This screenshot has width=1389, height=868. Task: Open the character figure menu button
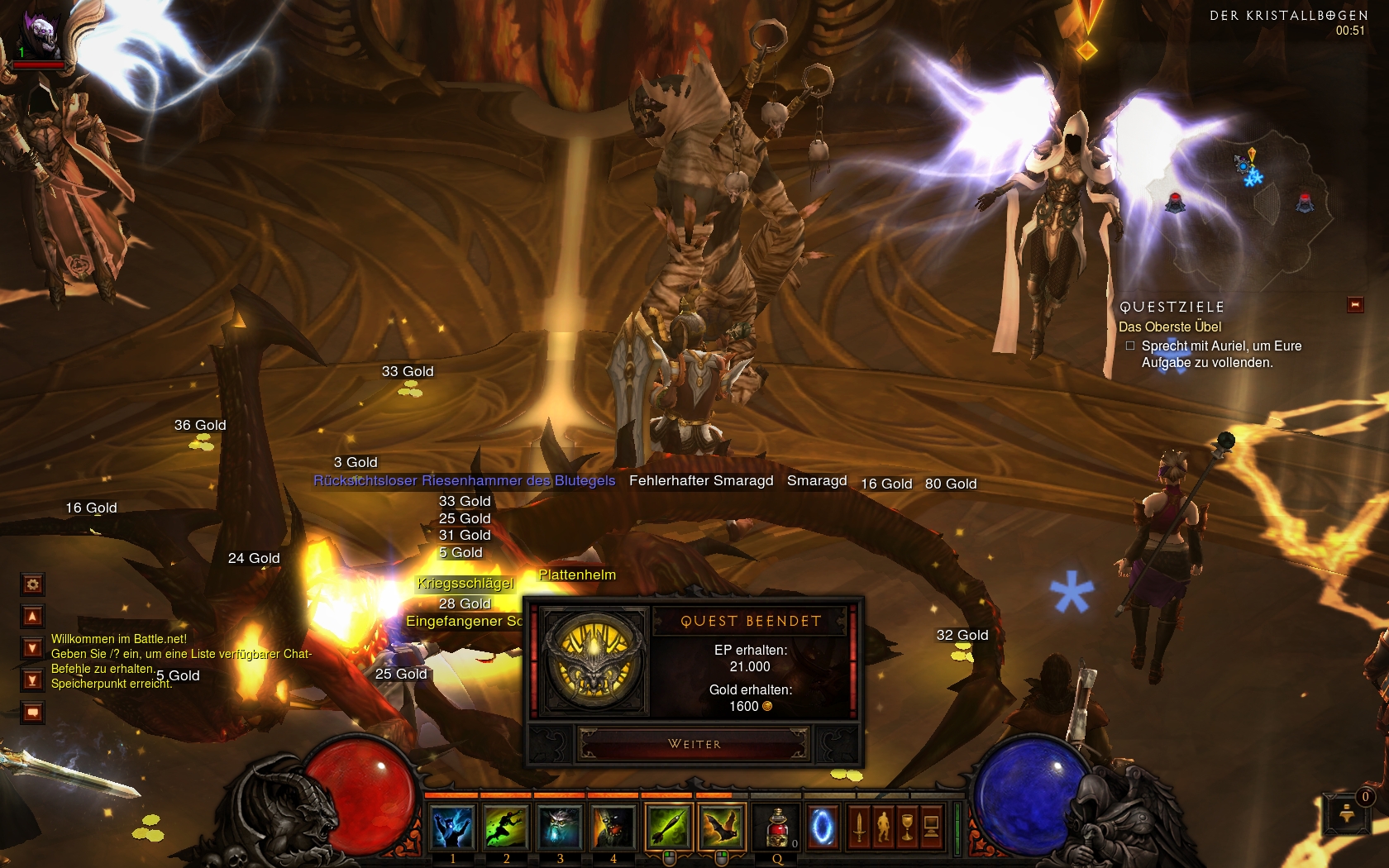(x=883, y=826)
